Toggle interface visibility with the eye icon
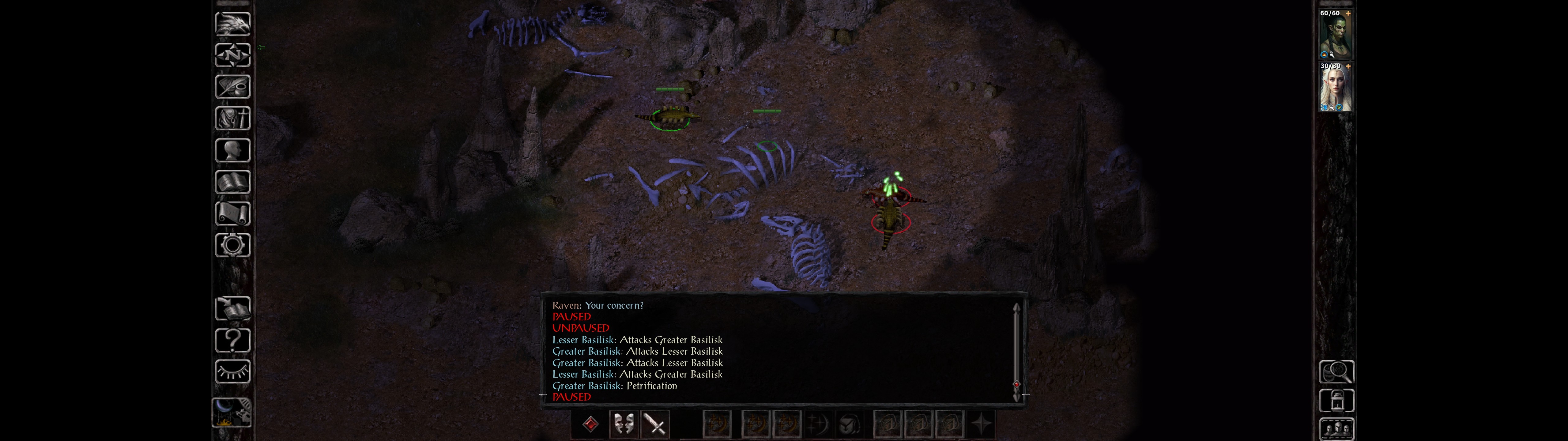The image size is (1568, 441). 232,371
